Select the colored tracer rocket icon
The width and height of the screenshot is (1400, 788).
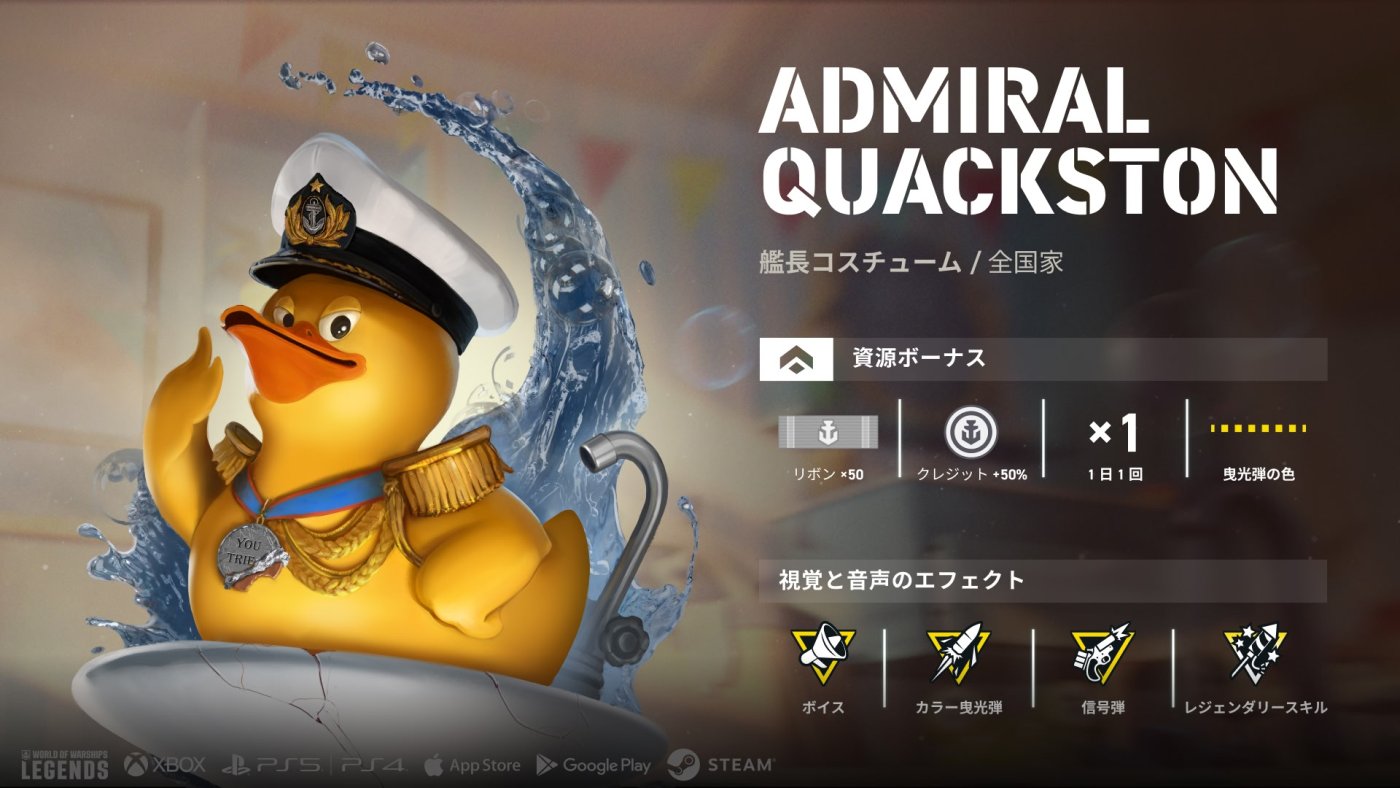[958, 653]
